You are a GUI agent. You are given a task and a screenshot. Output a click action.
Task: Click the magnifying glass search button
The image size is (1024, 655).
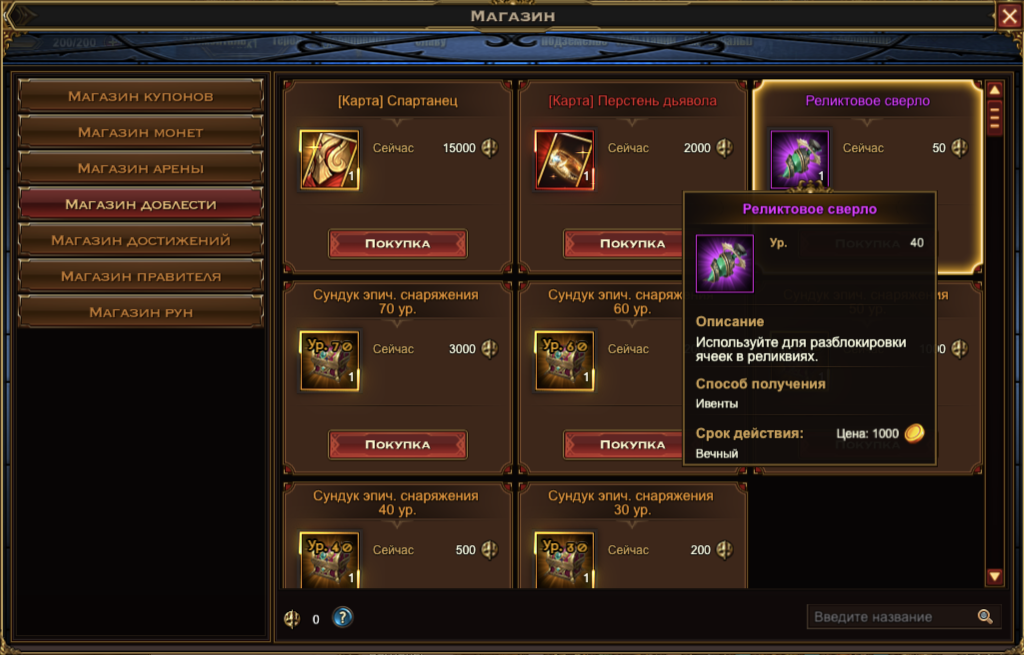coord(985,617)
